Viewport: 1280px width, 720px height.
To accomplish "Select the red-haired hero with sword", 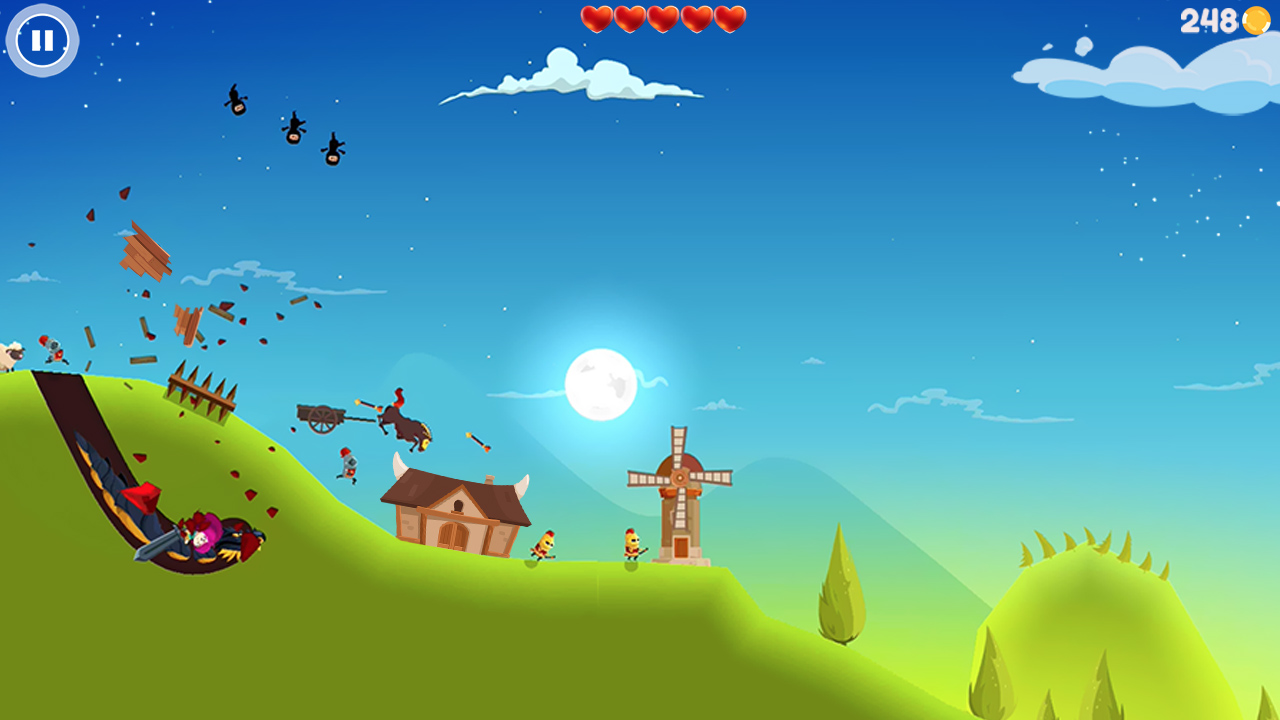I will coord(200,535).
